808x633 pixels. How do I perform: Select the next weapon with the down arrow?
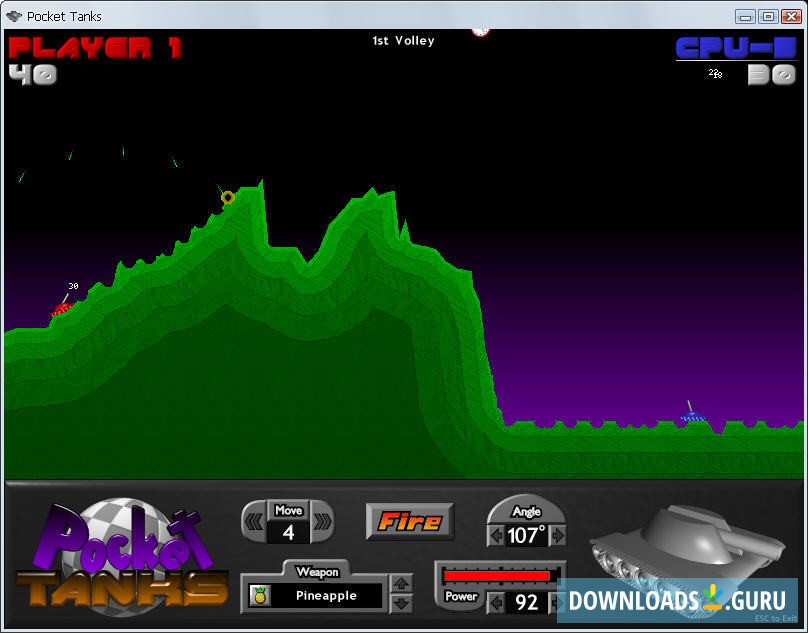[x=401, y=603]
